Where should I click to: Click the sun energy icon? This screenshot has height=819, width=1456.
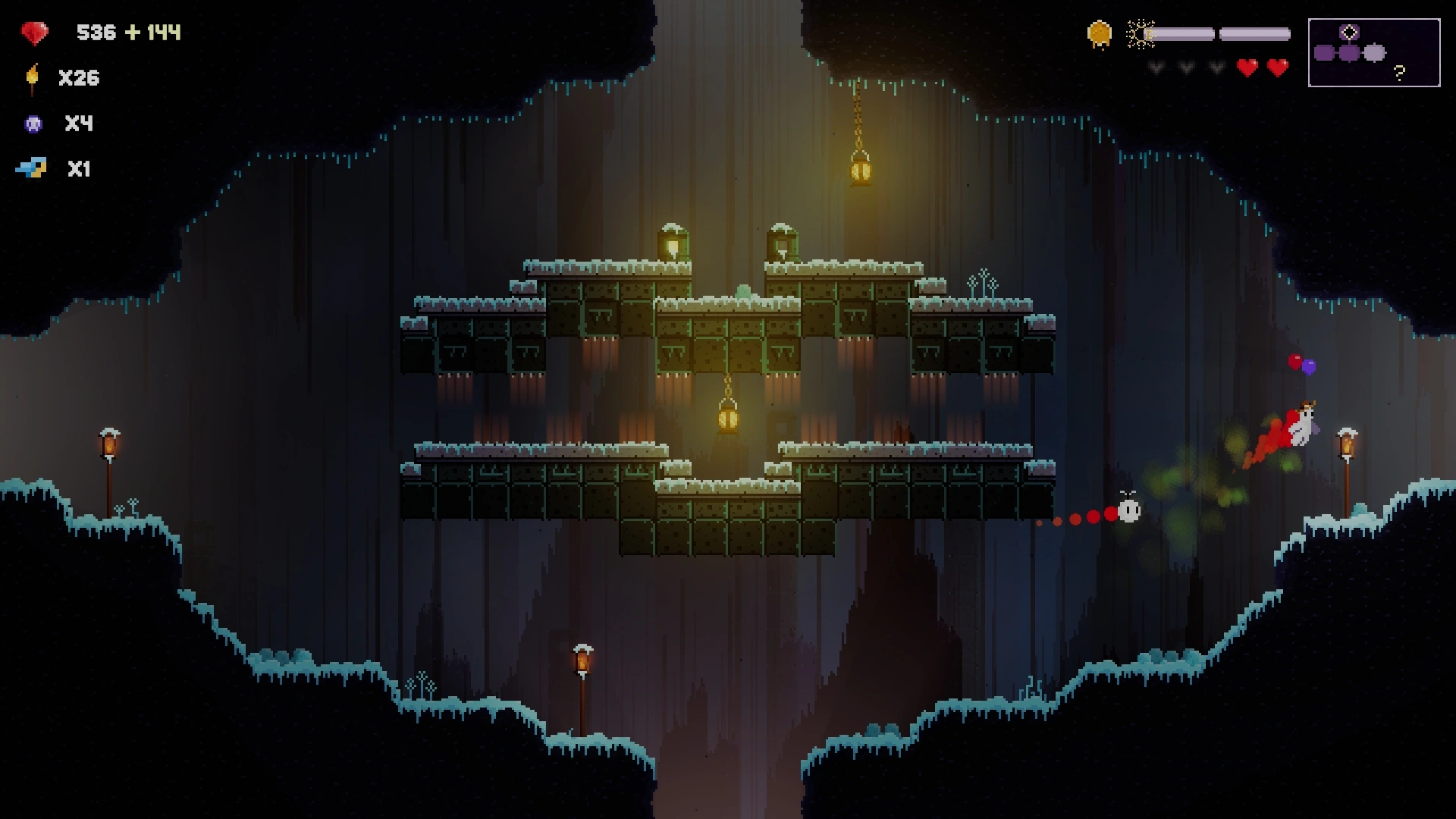(x=1139, y=34)
